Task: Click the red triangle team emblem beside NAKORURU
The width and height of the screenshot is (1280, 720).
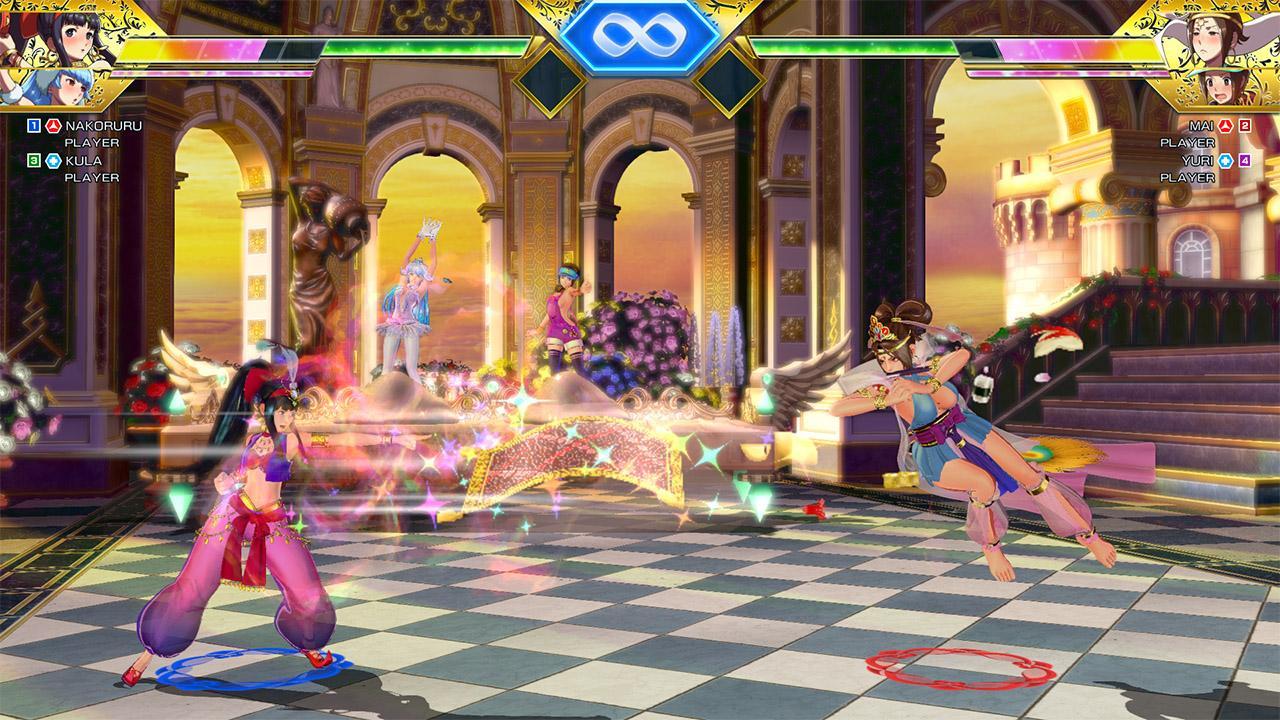Action: click(53, 126)
